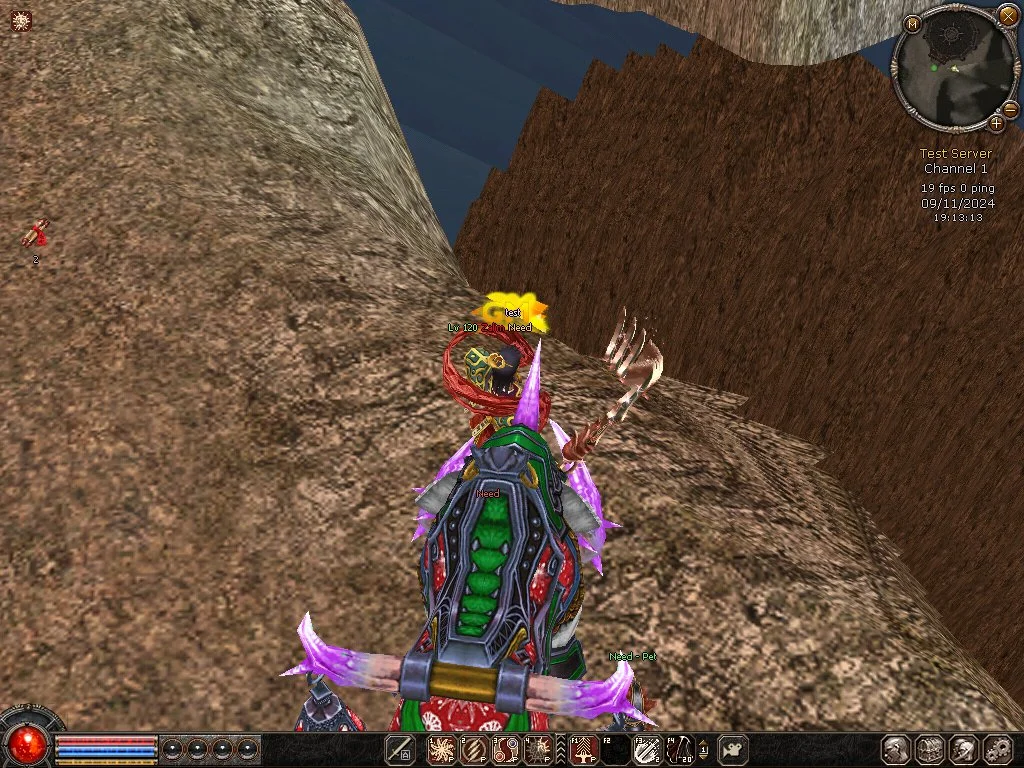Select the sun buff icon
1024x768 pixels.
pos(22,19)
